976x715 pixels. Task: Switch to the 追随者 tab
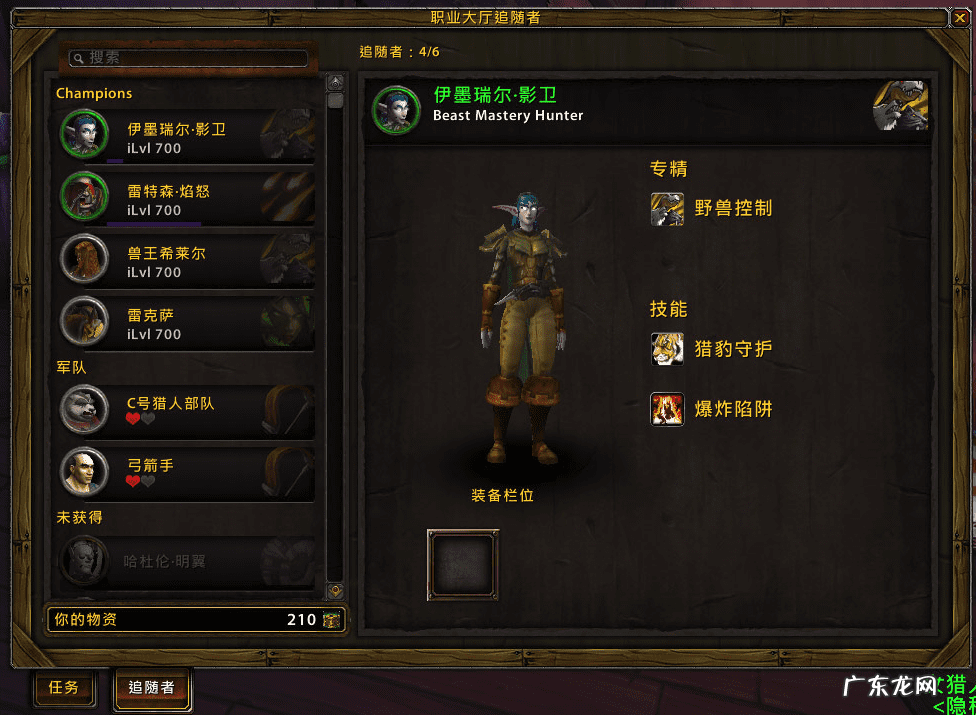pyautogui.click(x=152, y=688)
